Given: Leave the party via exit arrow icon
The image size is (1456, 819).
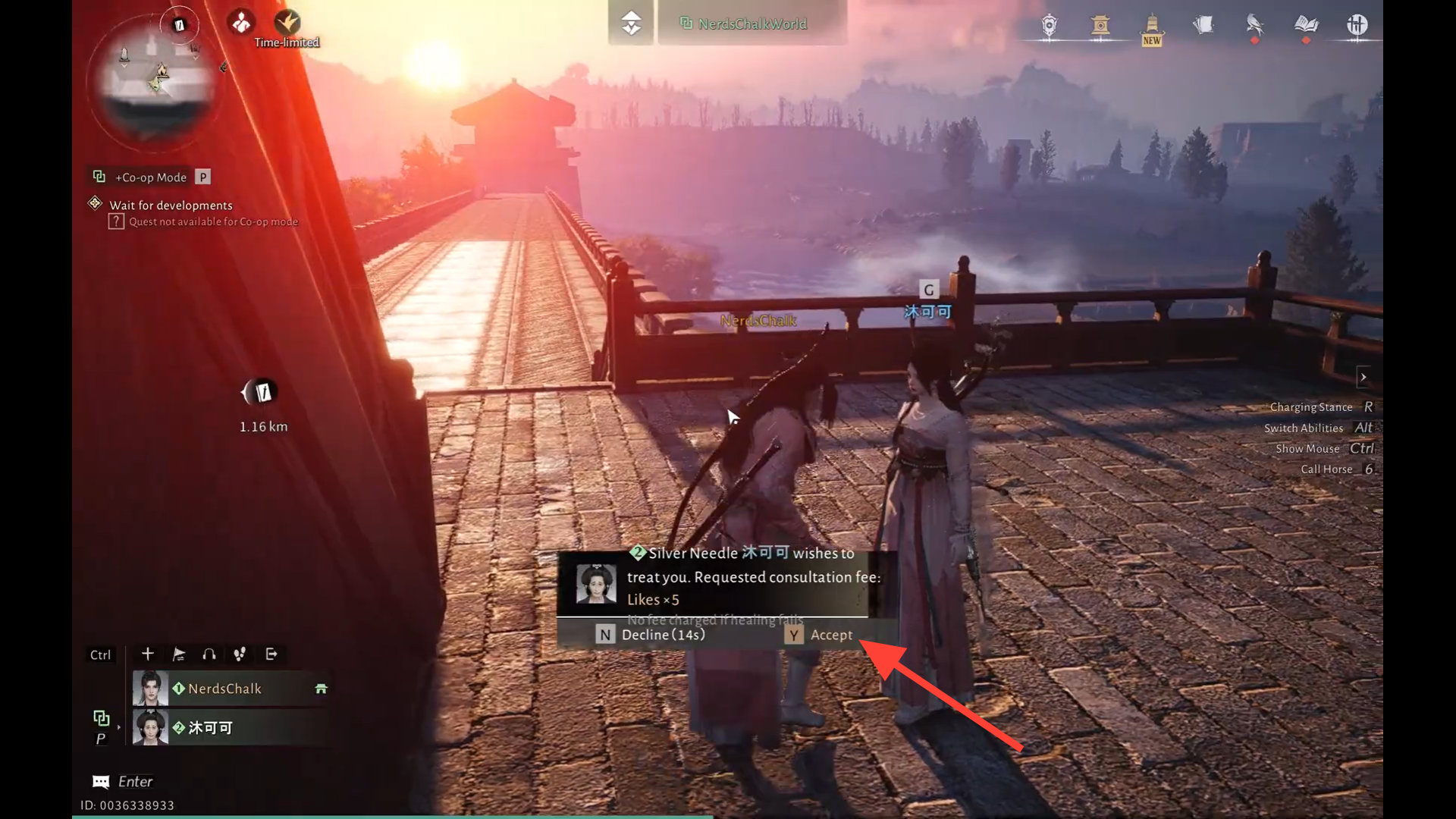Looking at the screenshot, I should tap(271, 654).
